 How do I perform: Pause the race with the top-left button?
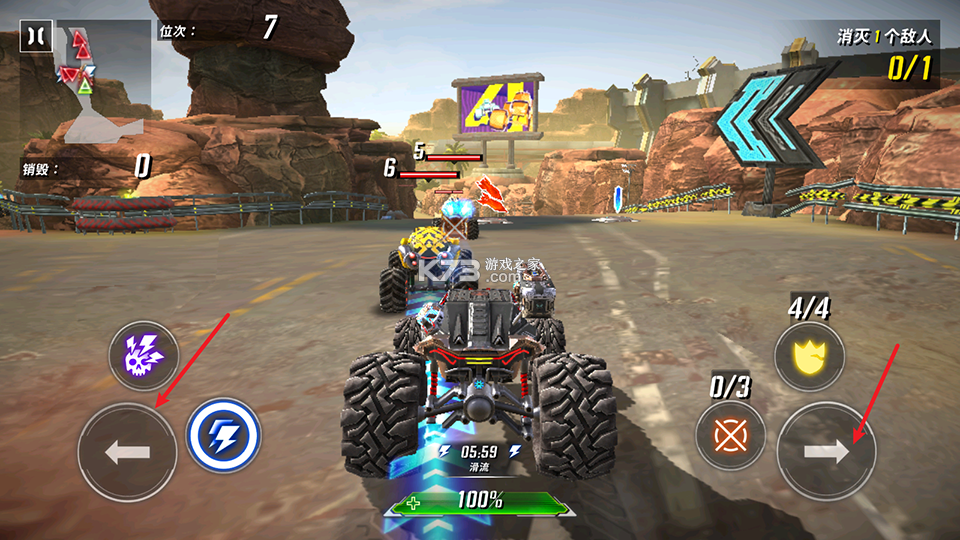[35, 37]
